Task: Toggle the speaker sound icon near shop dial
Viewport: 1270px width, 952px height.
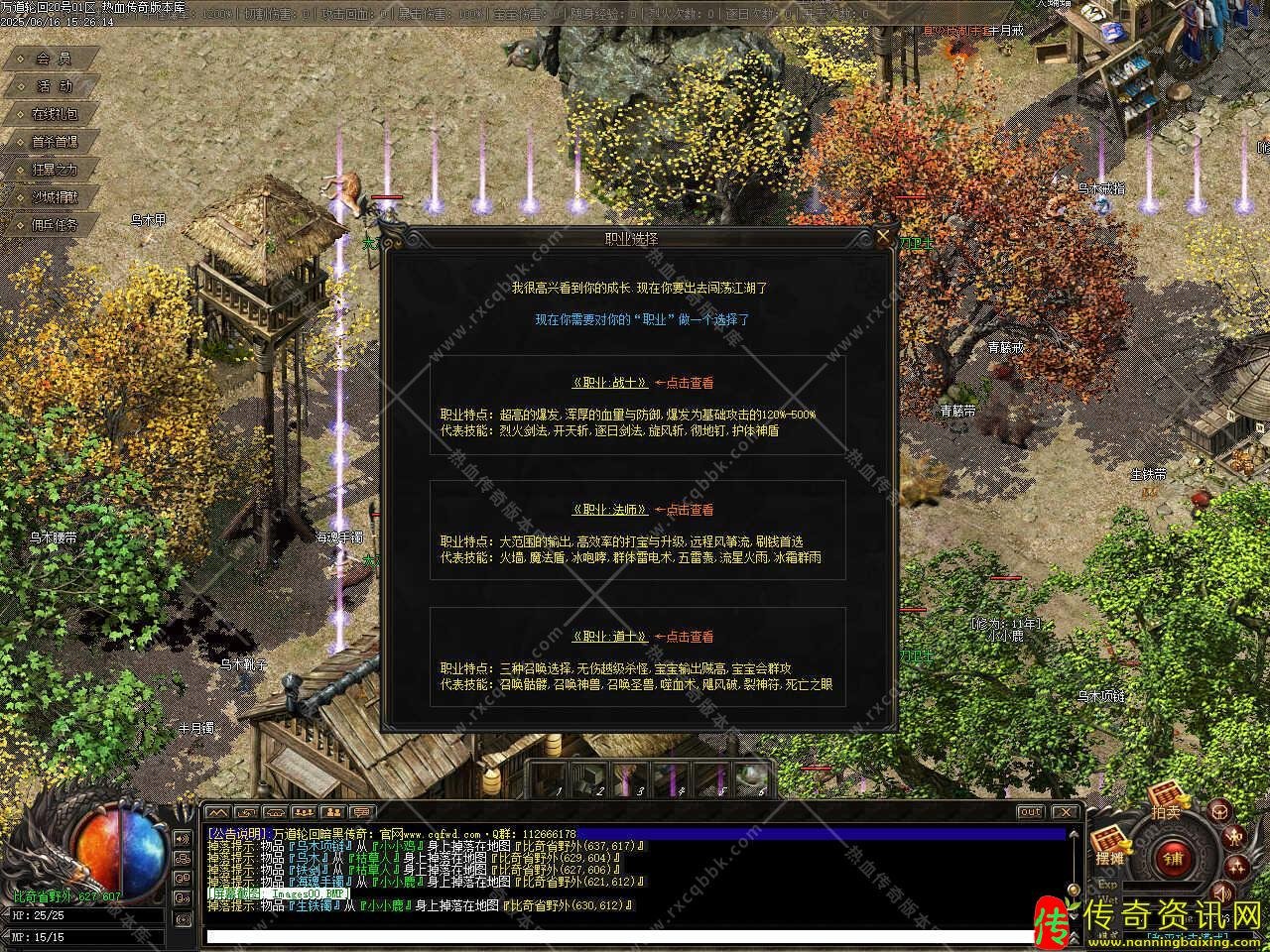Action: coord(1221,892)
